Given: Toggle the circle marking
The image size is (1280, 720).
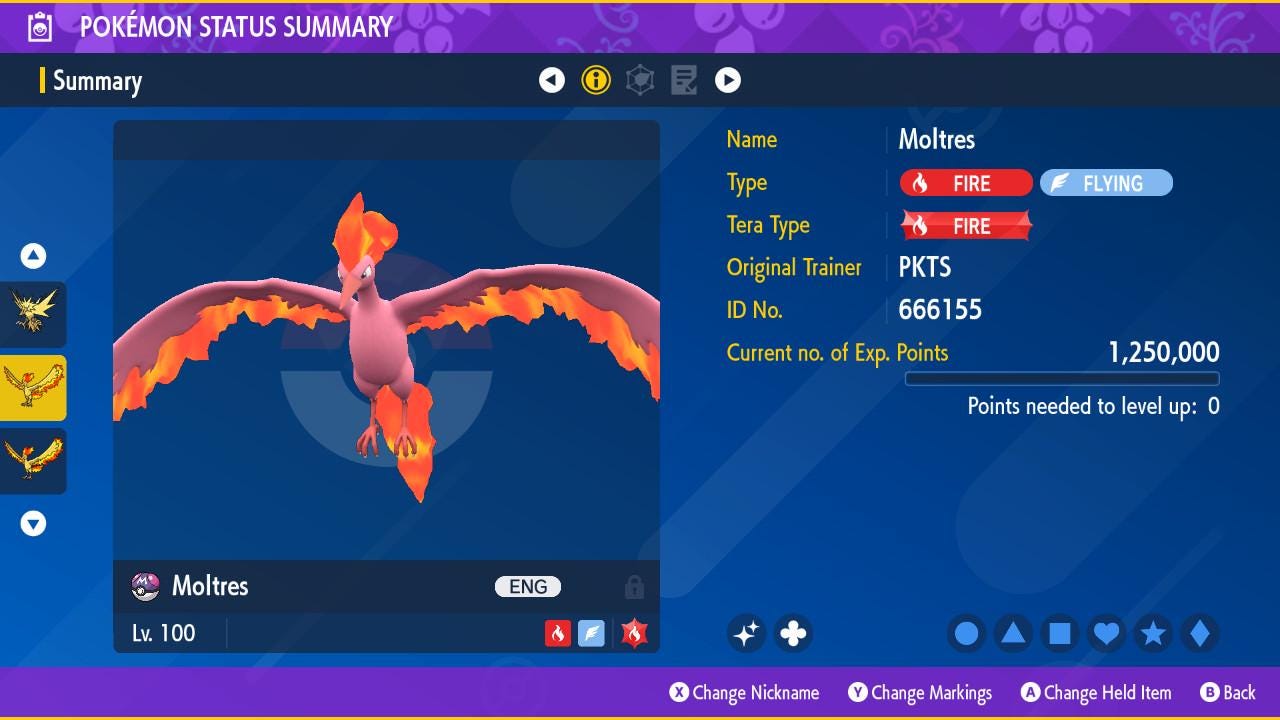Looking at the screenshot, I should [966, 633].
